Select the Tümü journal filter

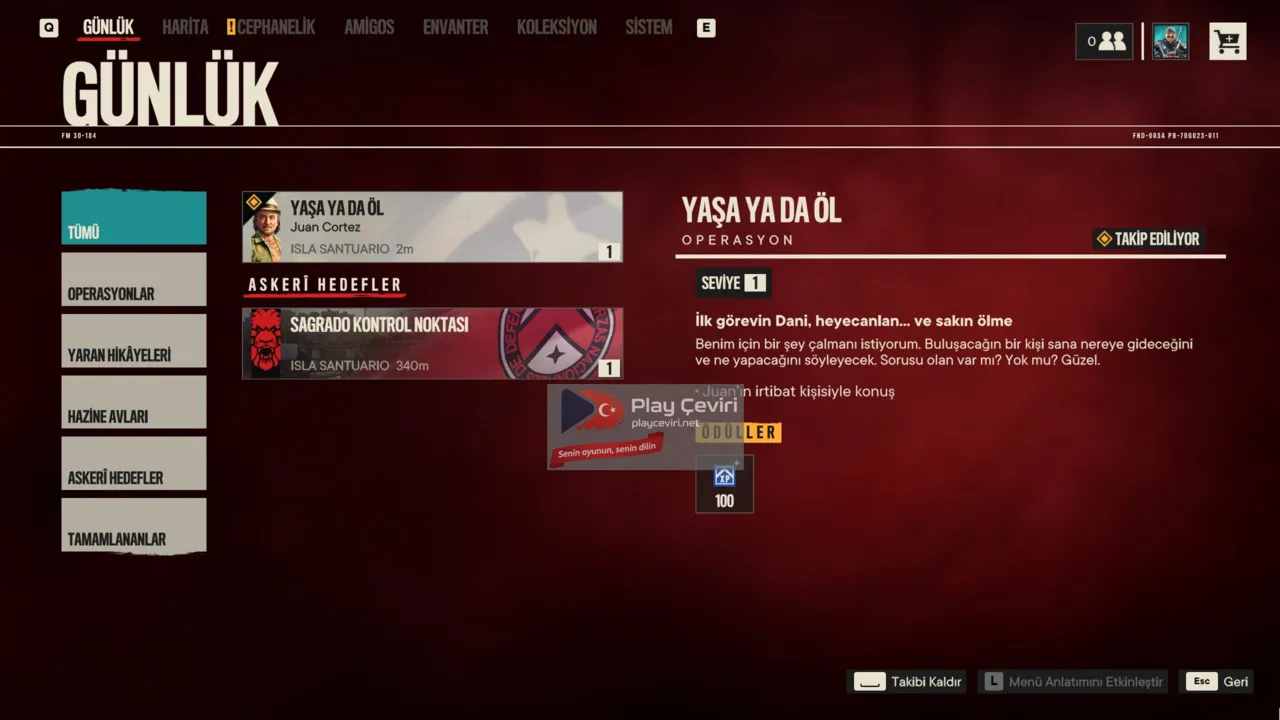pyautogui.click(x=134, y=218)
